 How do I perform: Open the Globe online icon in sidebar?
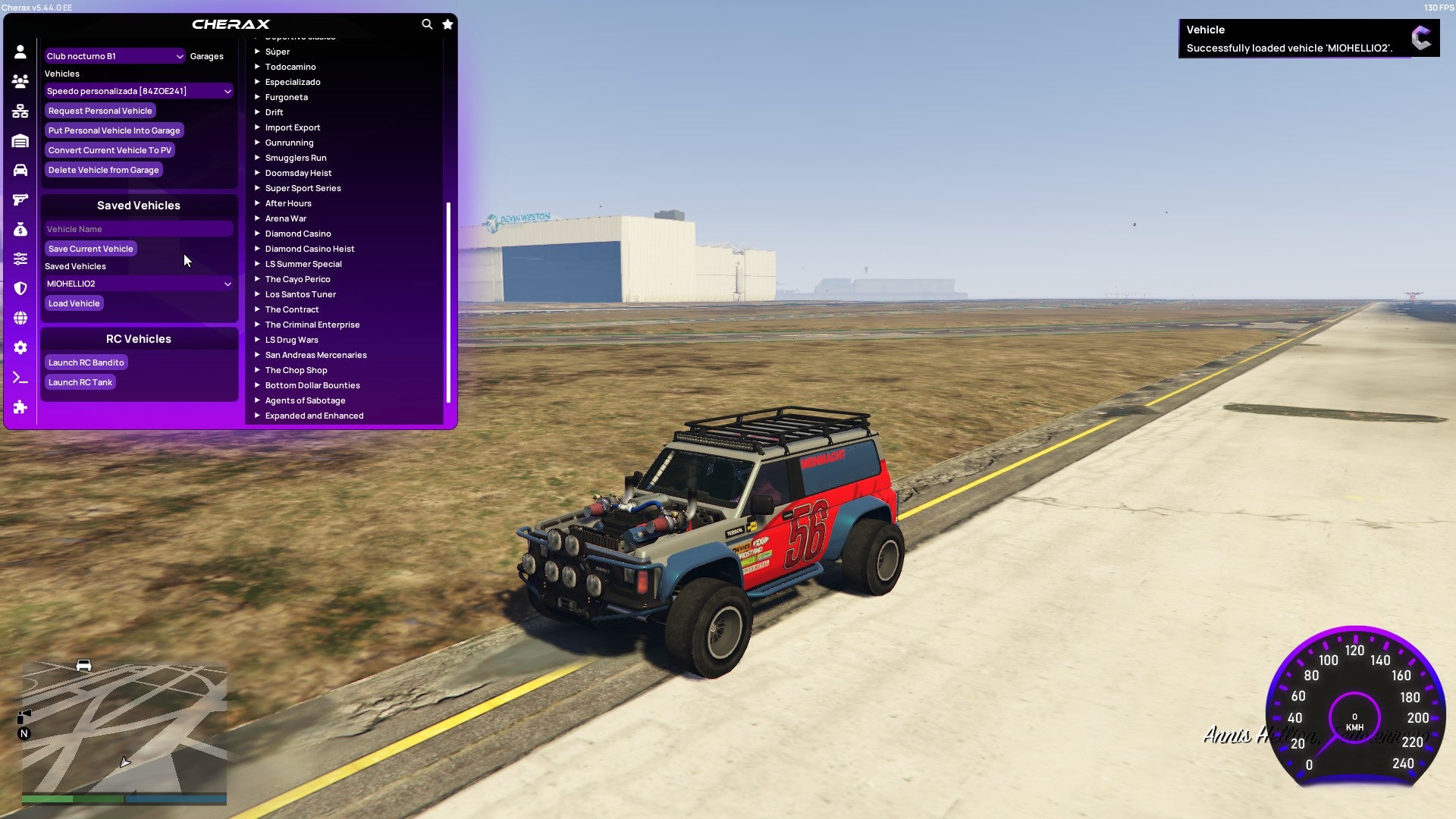pos(20,318)
